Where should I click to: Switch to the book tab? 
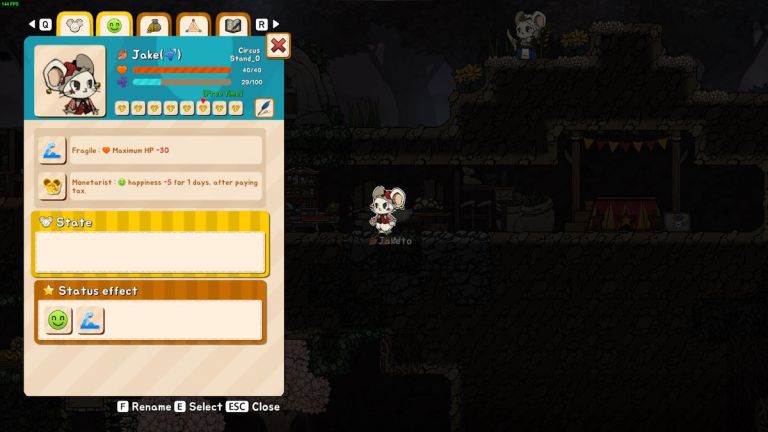[233, 25]
